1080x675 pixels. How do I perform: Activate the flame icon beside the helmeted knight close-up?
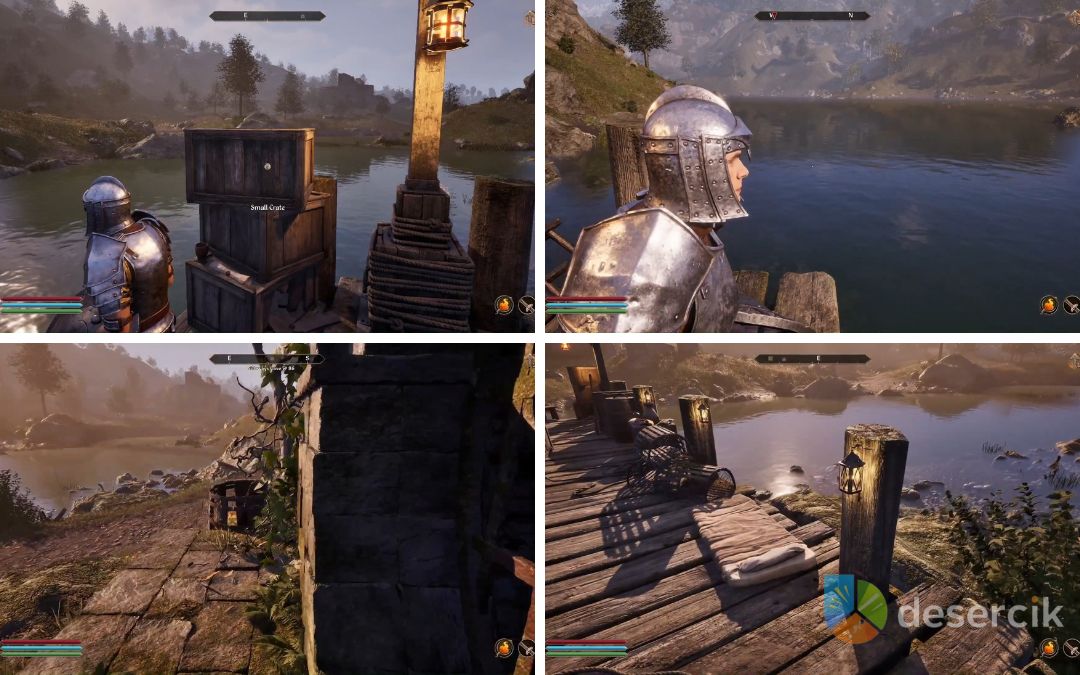(x=1049, y=305)
